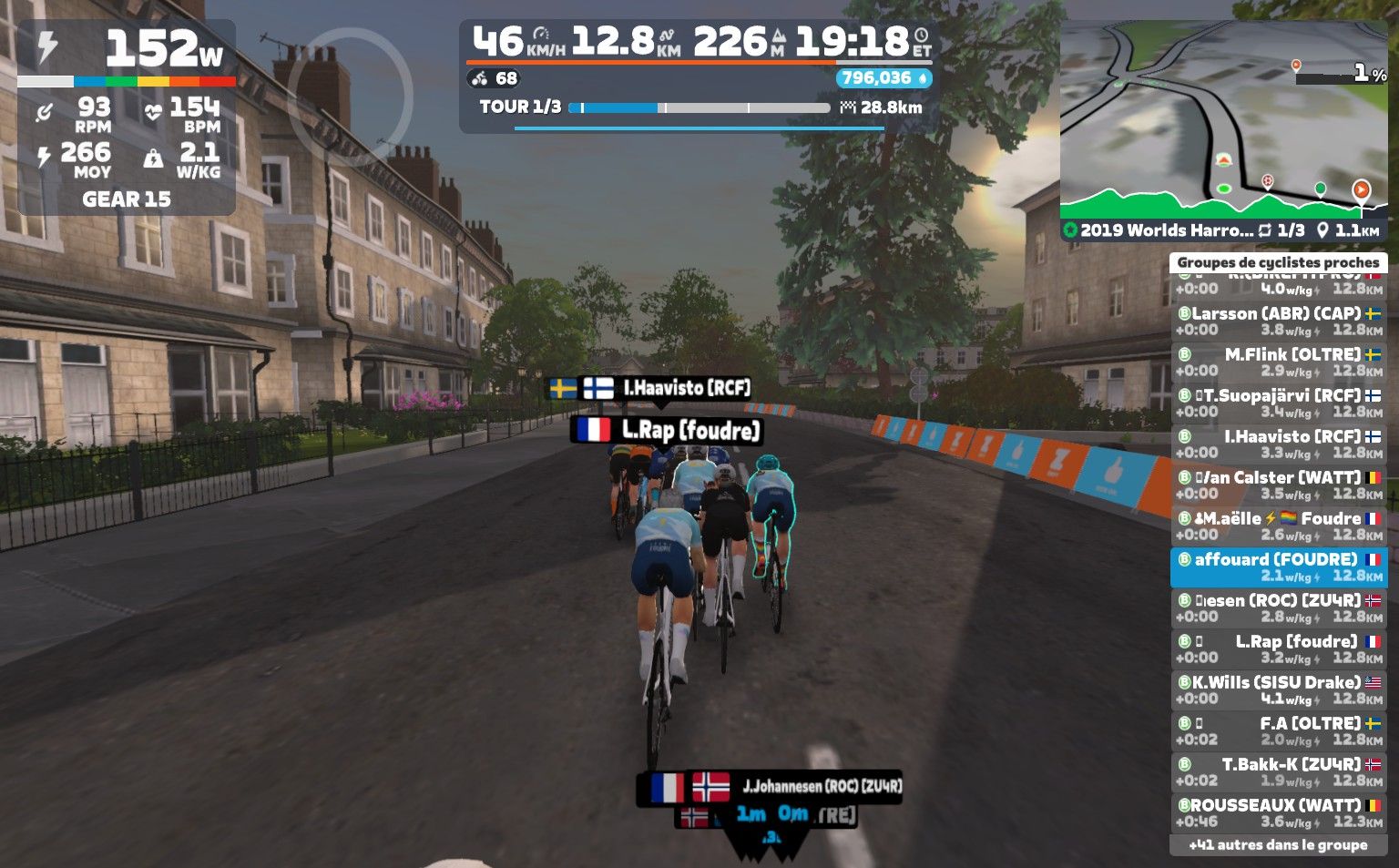This screenshot has width=1399, height=868.
Task: Select Olesen (ROC) [ZU4R] rider row
Action: pos(1278,608)
